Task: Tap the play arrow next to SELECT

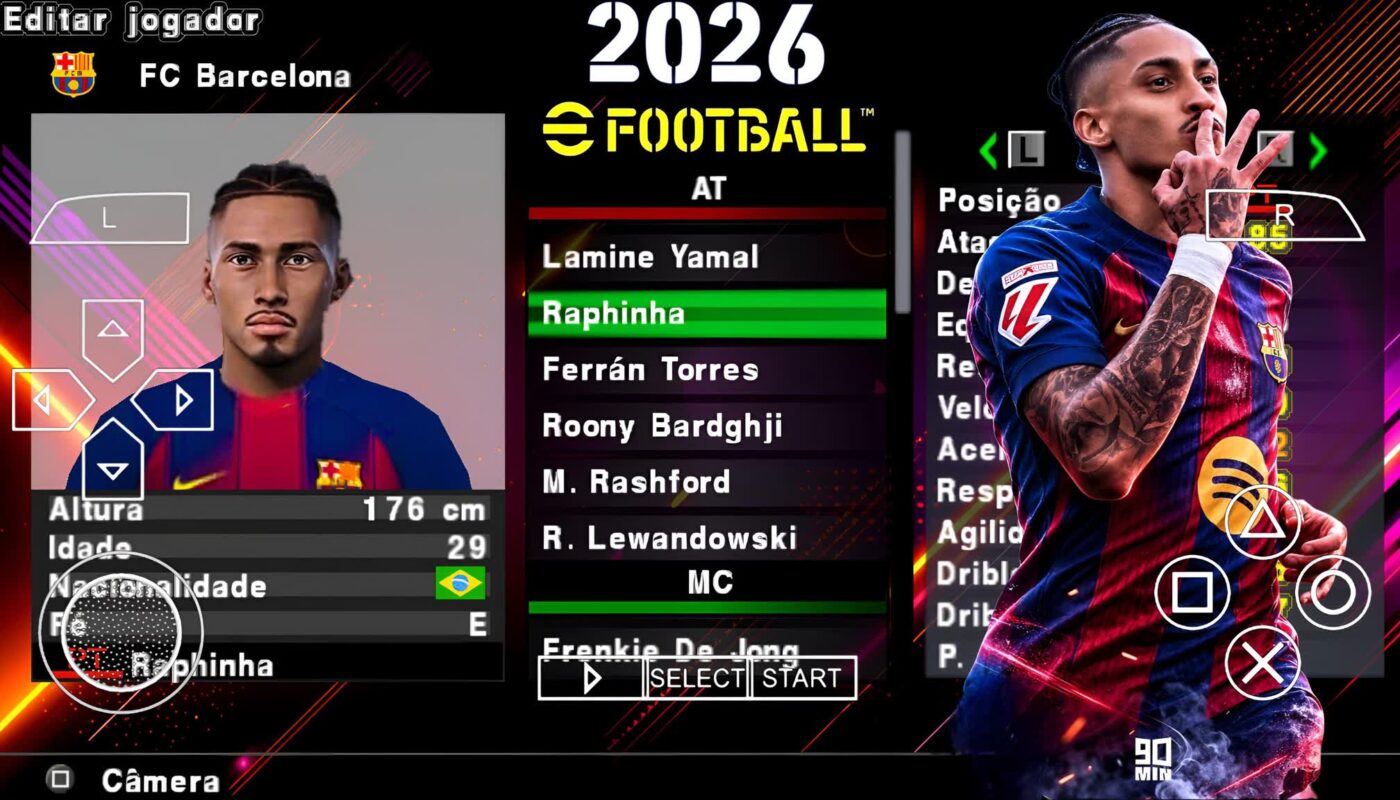Action: [590, 679]
